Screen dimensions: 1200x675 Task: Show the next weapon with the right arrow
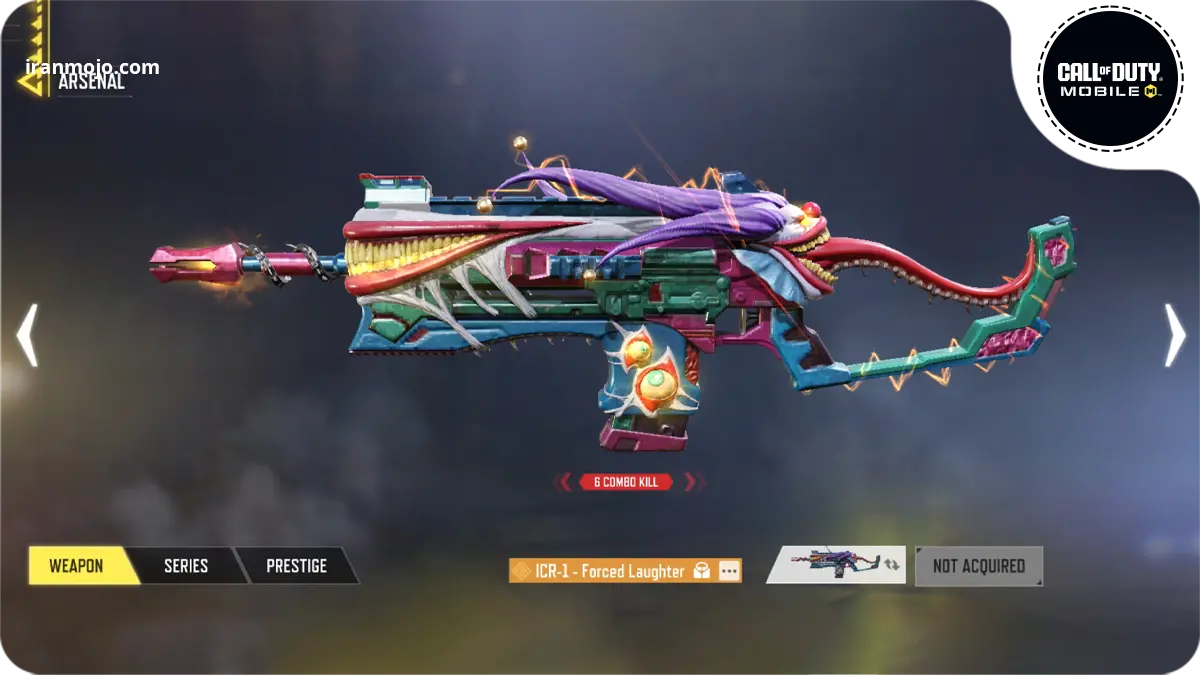[1174, 335]
